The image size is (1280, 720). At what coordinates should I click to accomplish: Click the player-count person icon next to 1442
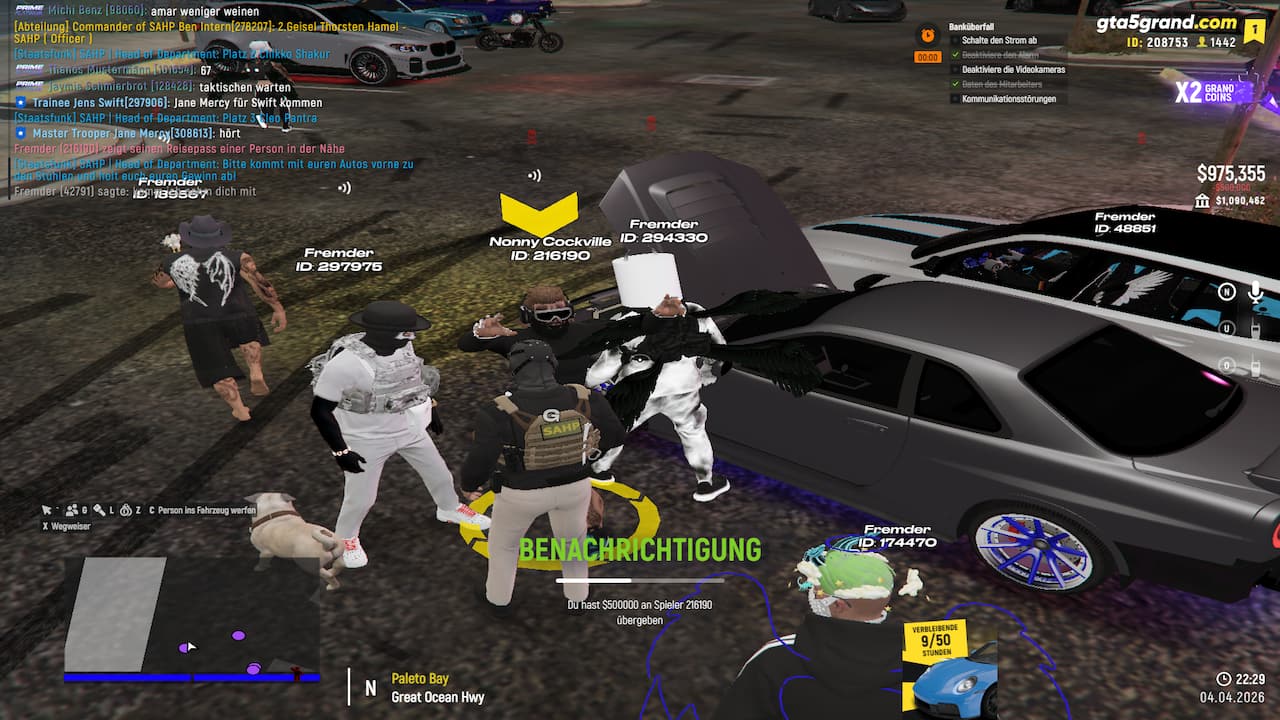(x=1201, y=42)
